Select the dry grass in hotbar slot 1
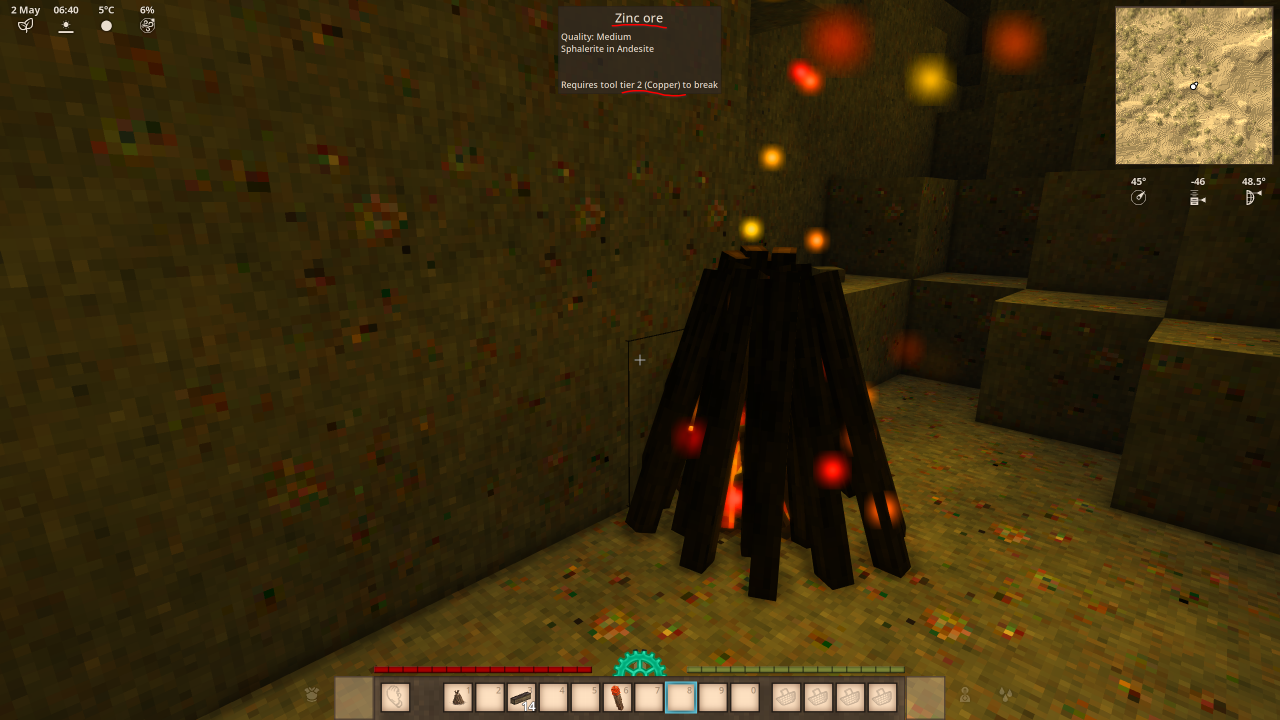Image resolution: width=1280 pixels, height=720 pixels. (457, 697)
